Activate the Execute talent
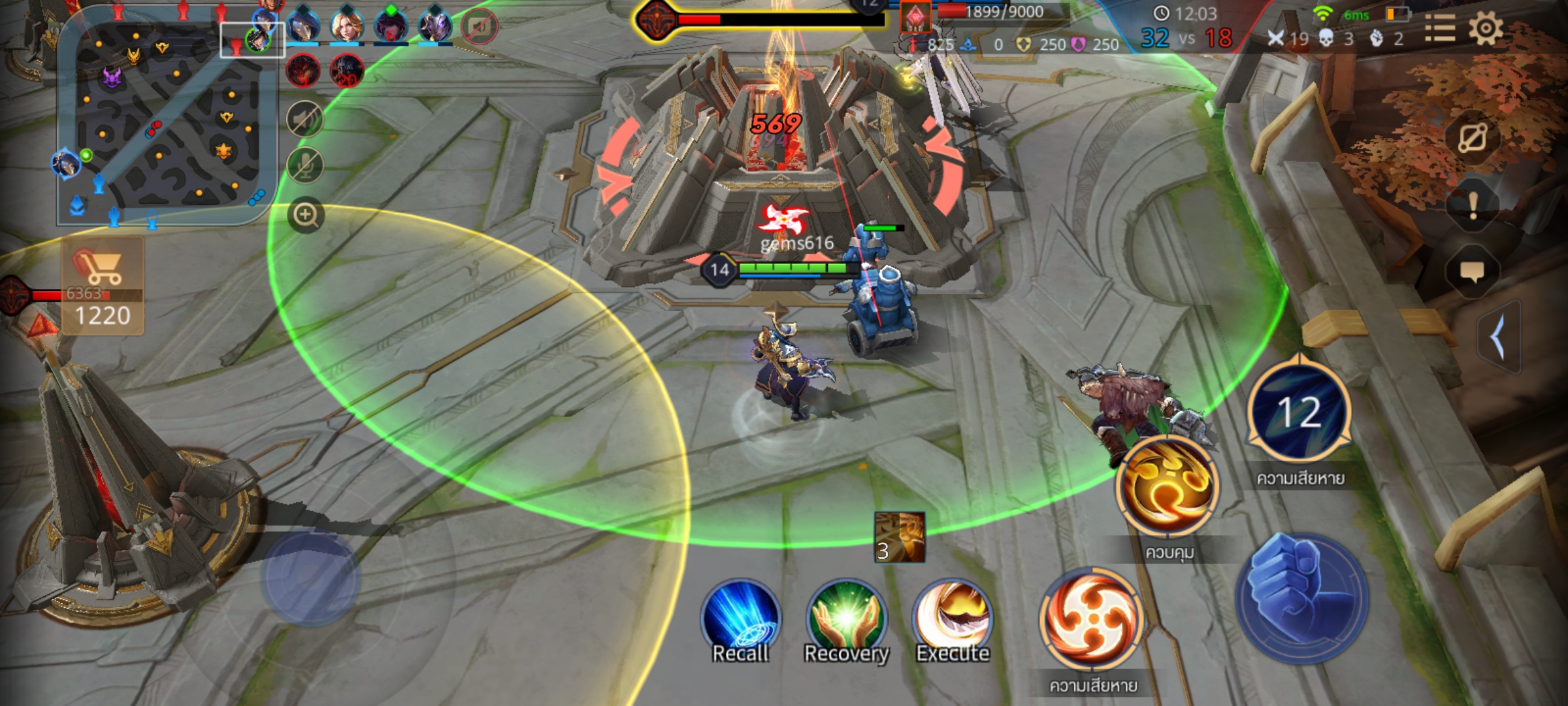This screenshot has height=706, width=1568. tap(953, 621)
